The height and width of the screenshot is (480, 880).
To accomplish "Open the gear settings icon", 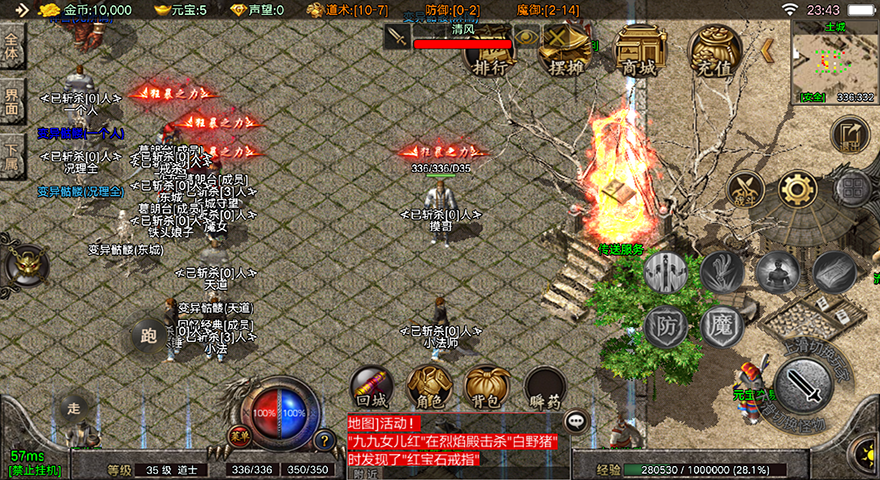I will tap(797, 188).
